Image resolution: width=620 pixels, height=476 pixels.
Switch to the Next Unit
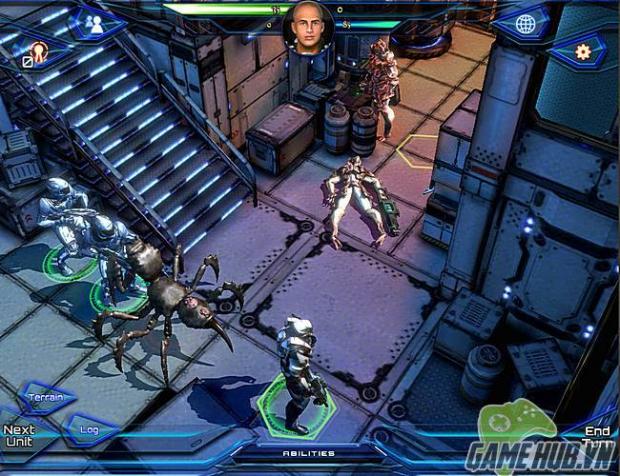coord(18,436)
